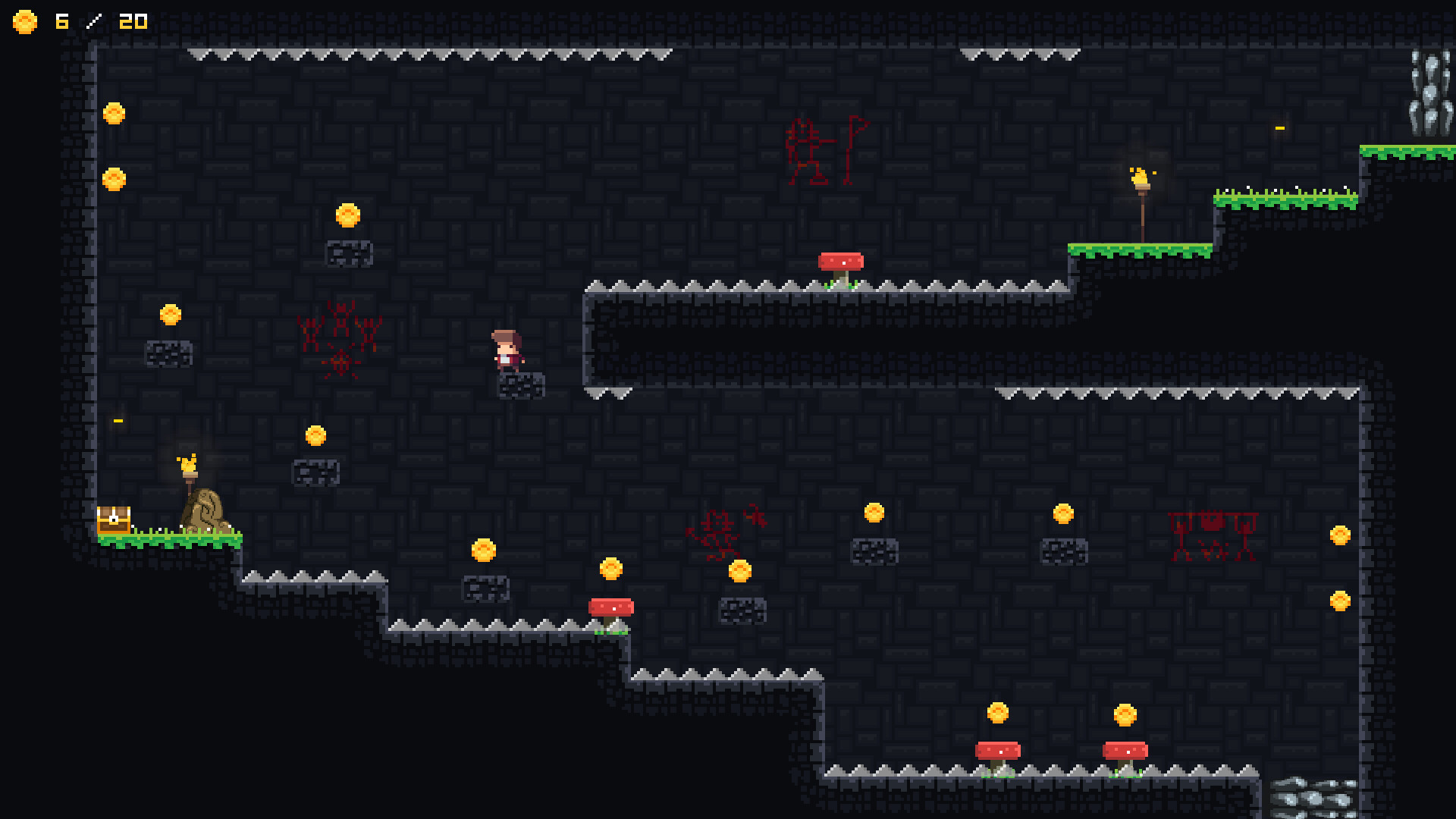Click the red mushroom on the mid-left ledge
Image resolution: width=1456 pixels, height=819 pixels.
coord(611,606)
